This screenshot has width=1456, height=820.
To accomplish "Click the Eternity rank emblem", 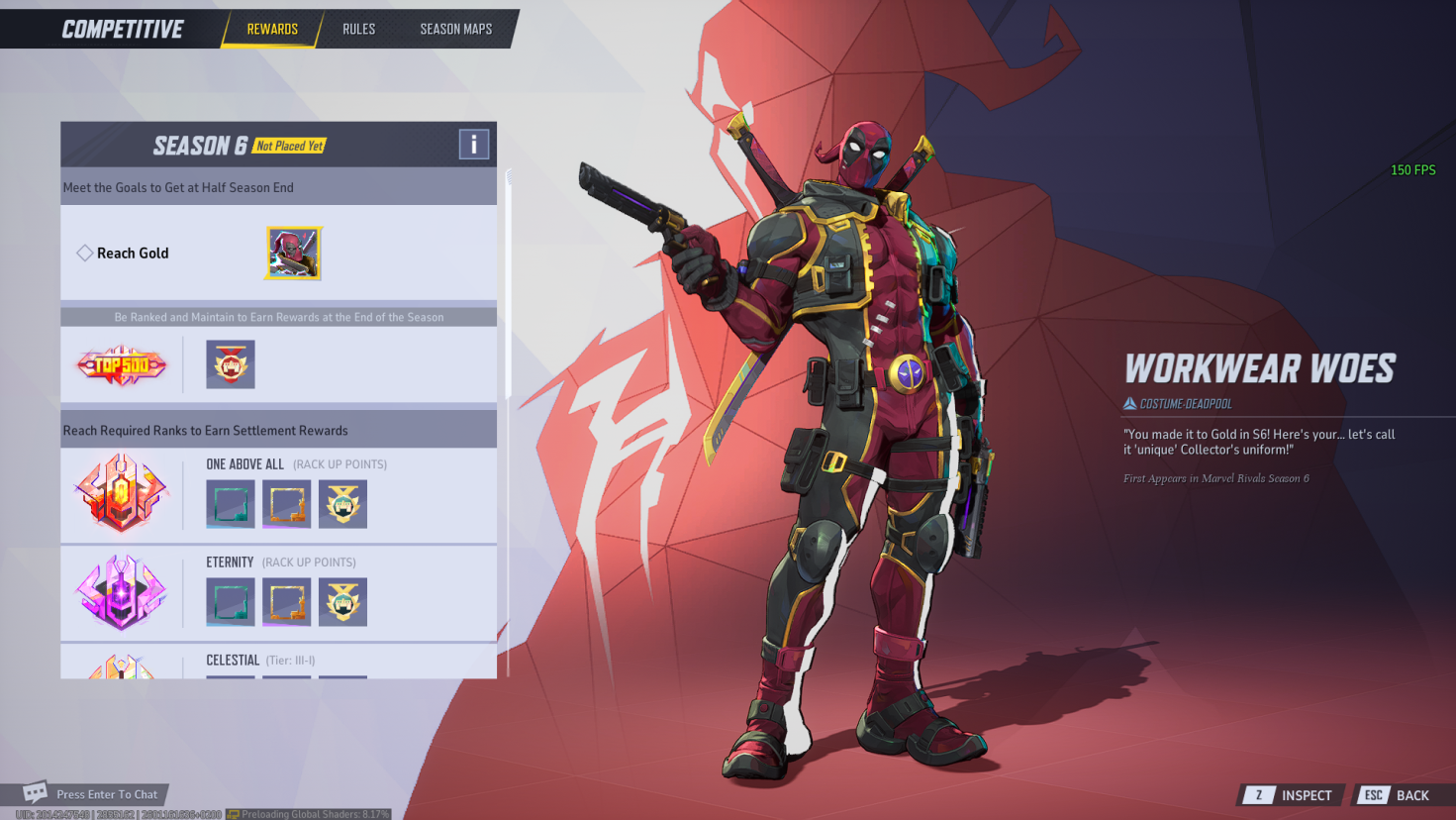I will [x=122, y=592].
